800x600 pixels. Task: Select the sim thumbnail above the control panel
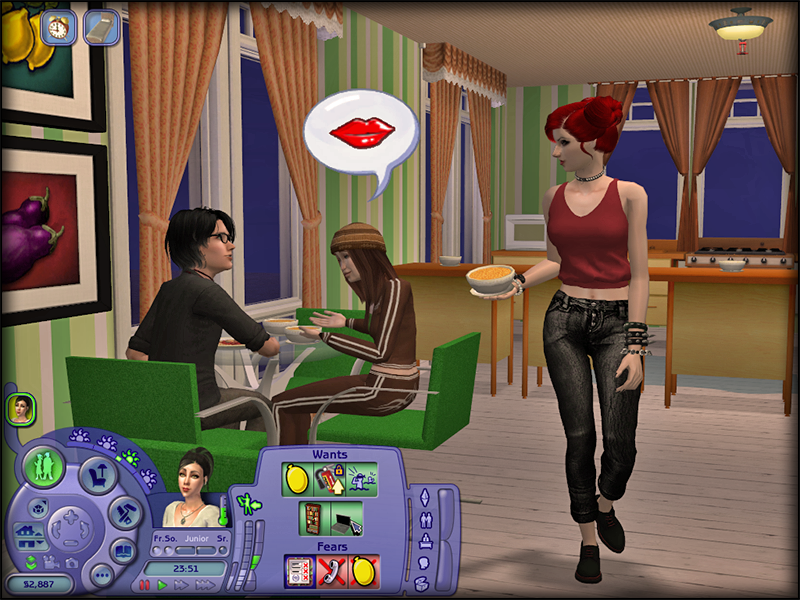tap(21, 408)
